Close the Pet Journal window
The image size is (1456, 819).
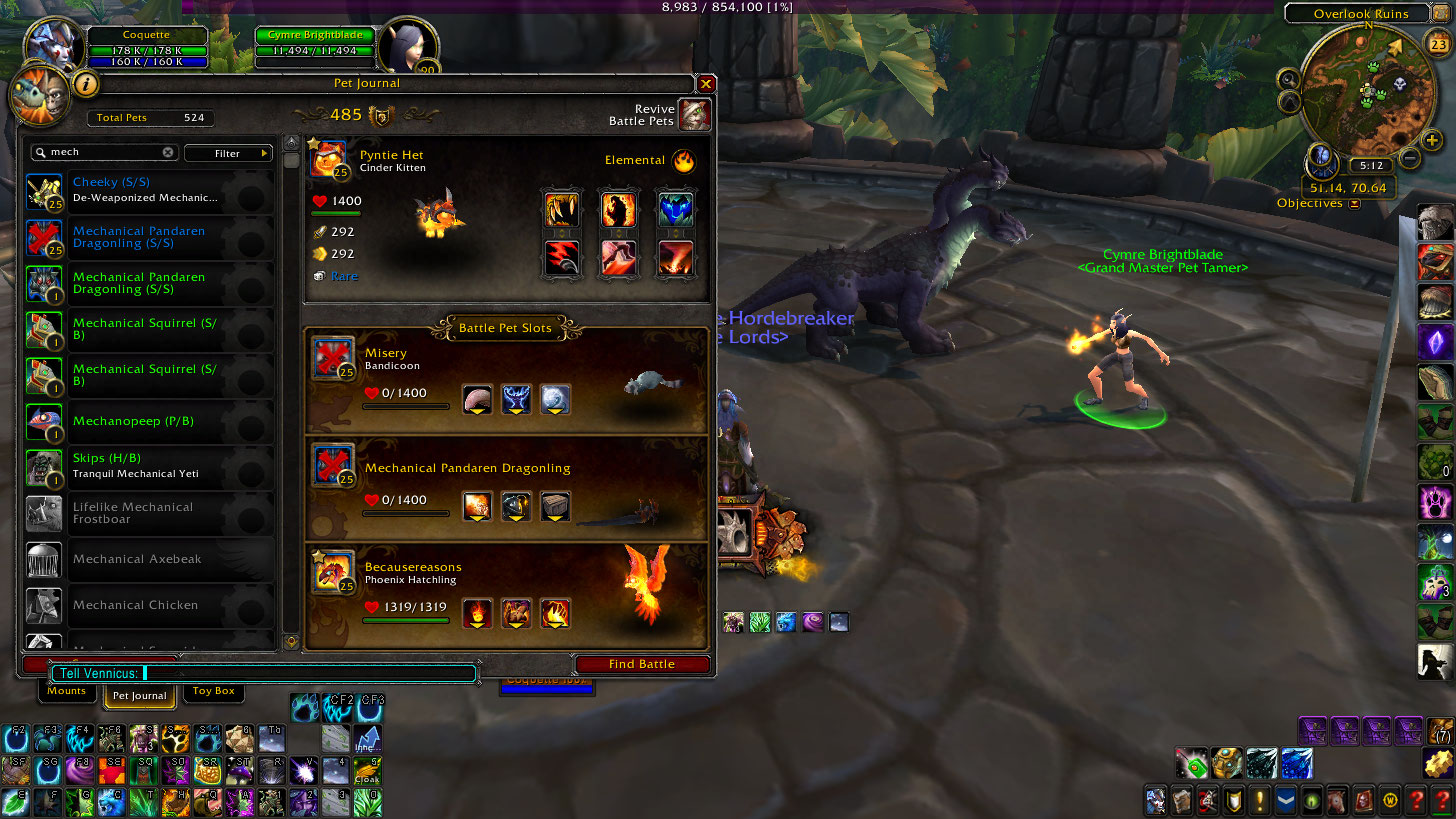click(706, 84)
